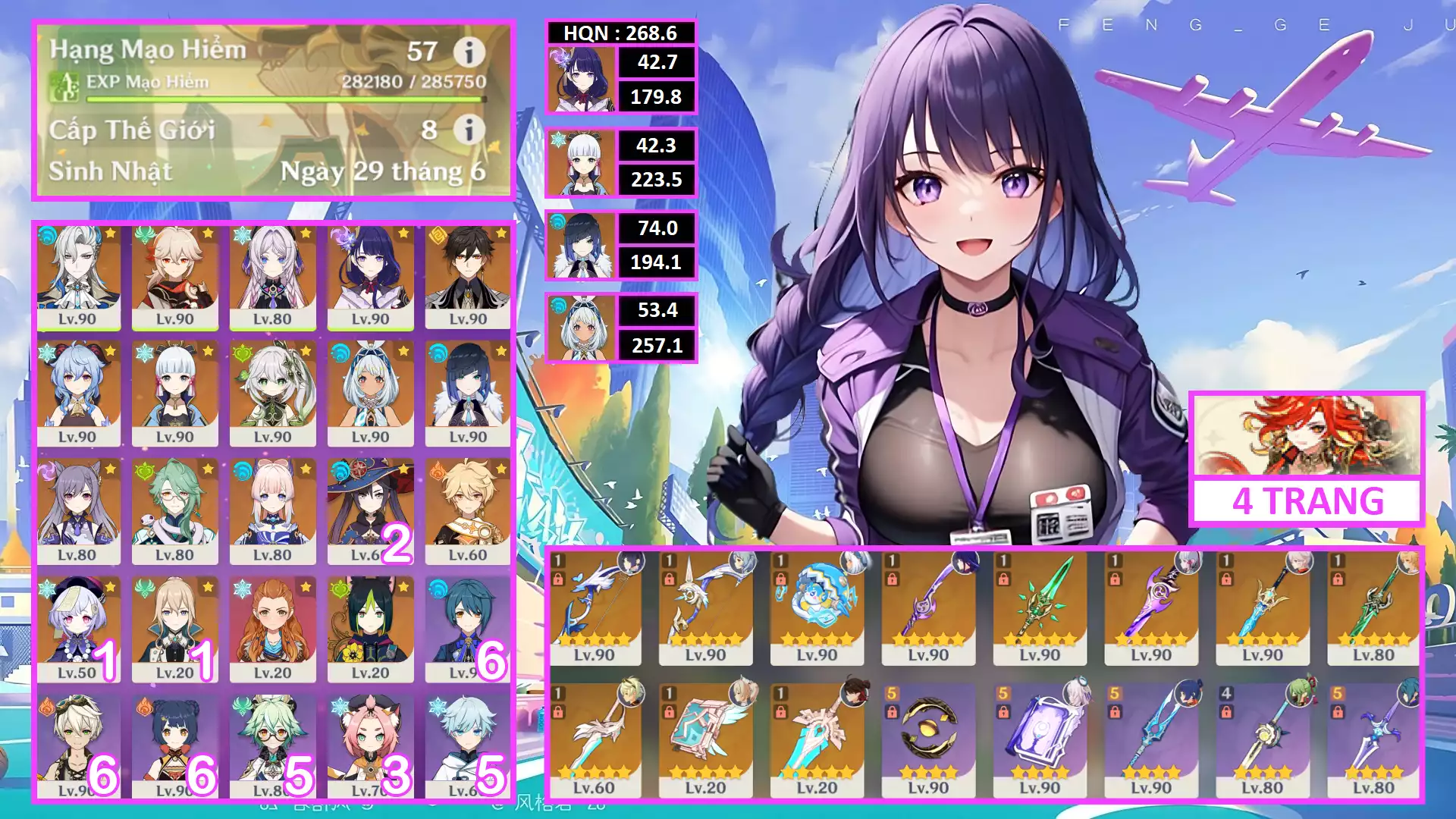Select Mona with the witch hat
This screenshot has width=1456, height=819.
(370, 511)
